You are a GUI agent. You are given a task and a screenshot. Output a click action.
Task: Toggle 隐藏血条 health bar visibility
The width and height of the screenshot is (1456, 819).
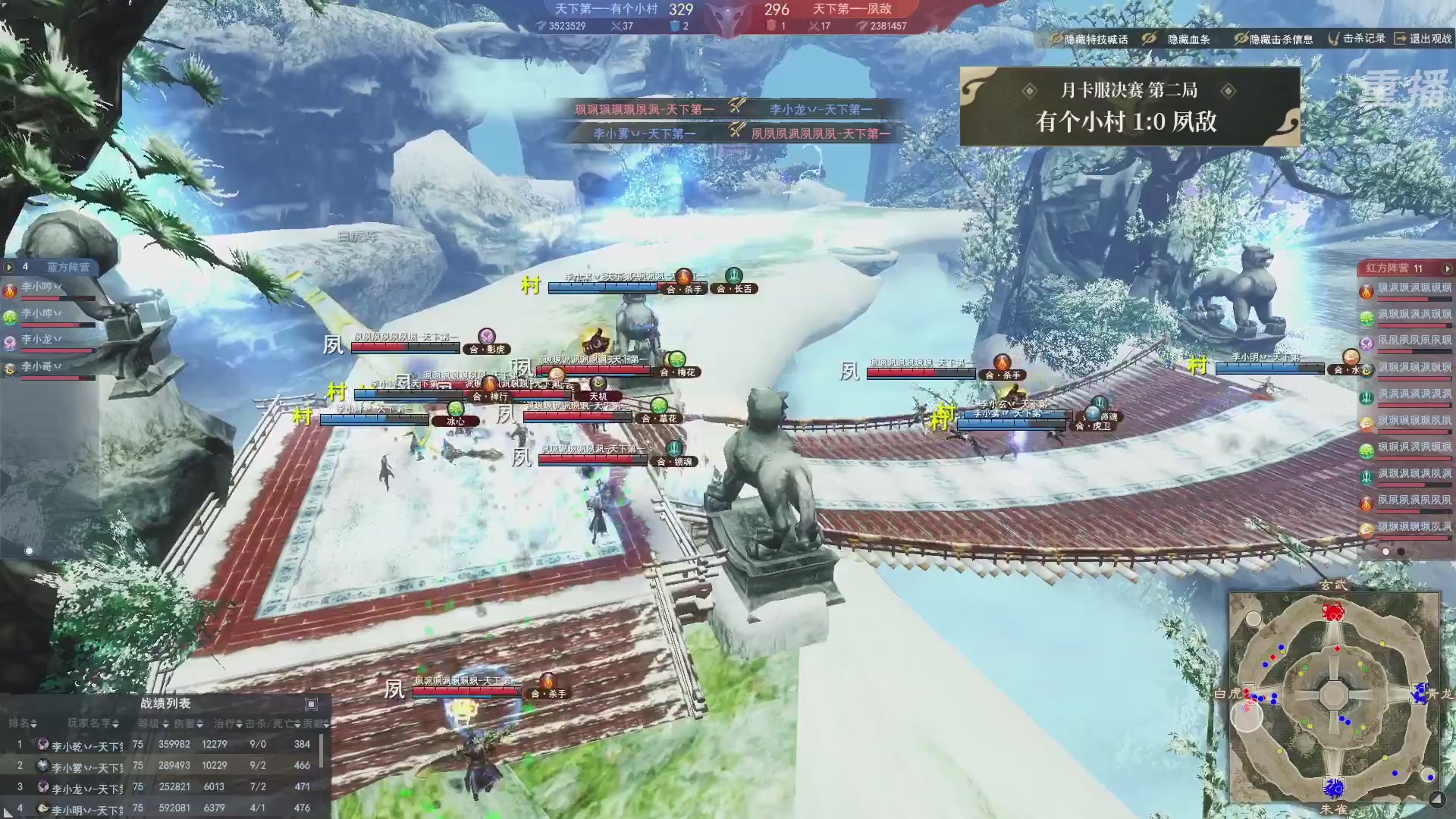pyautogui.click(x=1179, y=39)
